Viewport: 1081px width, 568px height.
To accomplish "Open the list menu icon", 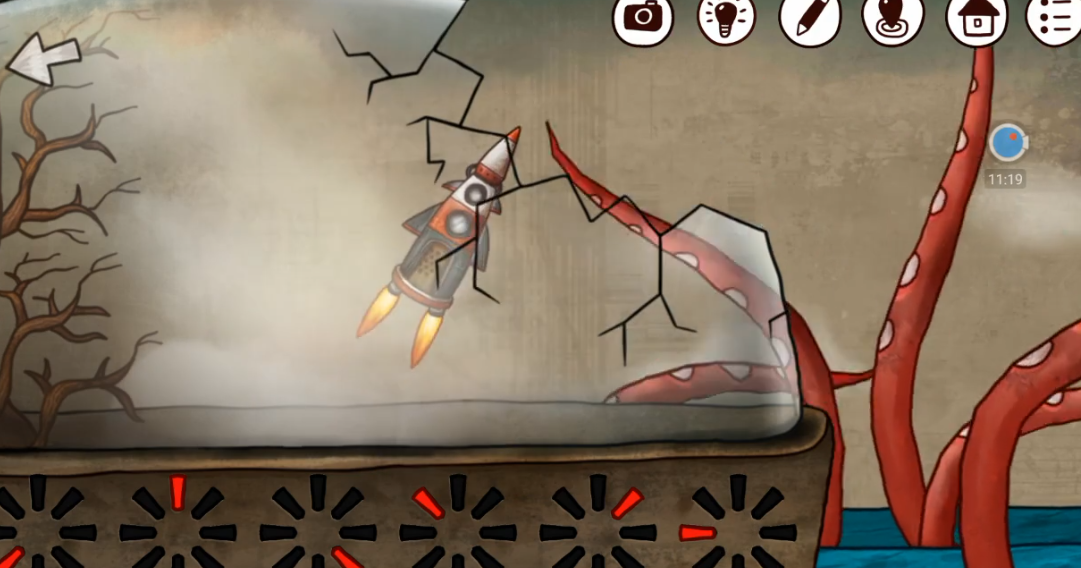I will point(1055,17).
